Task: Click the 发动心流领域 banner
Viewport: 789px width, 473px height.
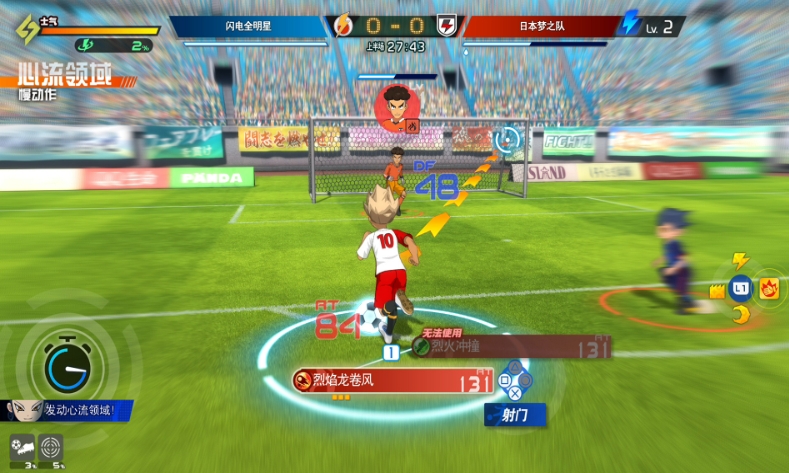Action: tap(72, 410)
